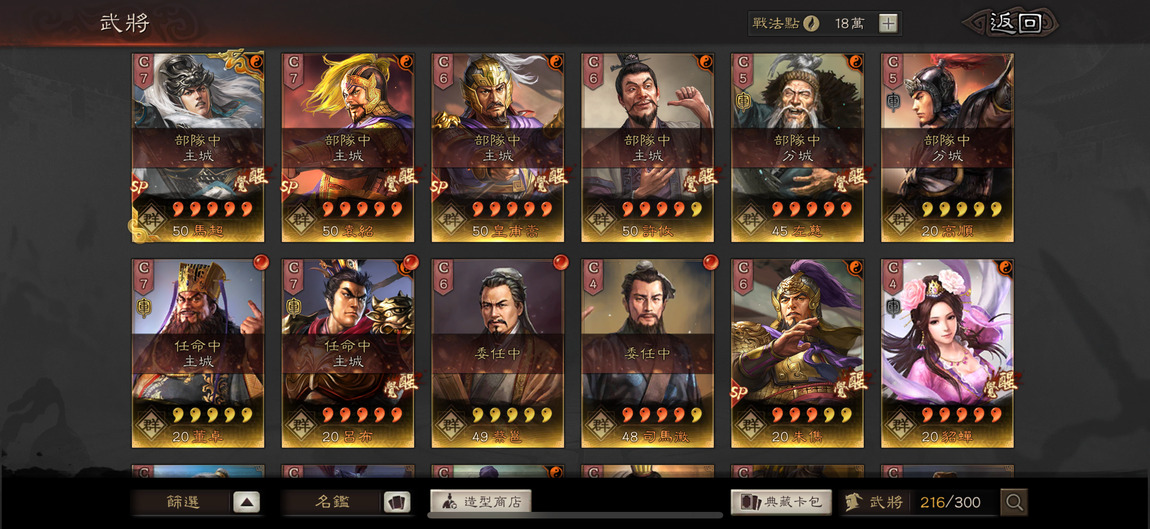Click the magnifying glass search icon
Viewport: 1150px width, 529px height.
1014,502
